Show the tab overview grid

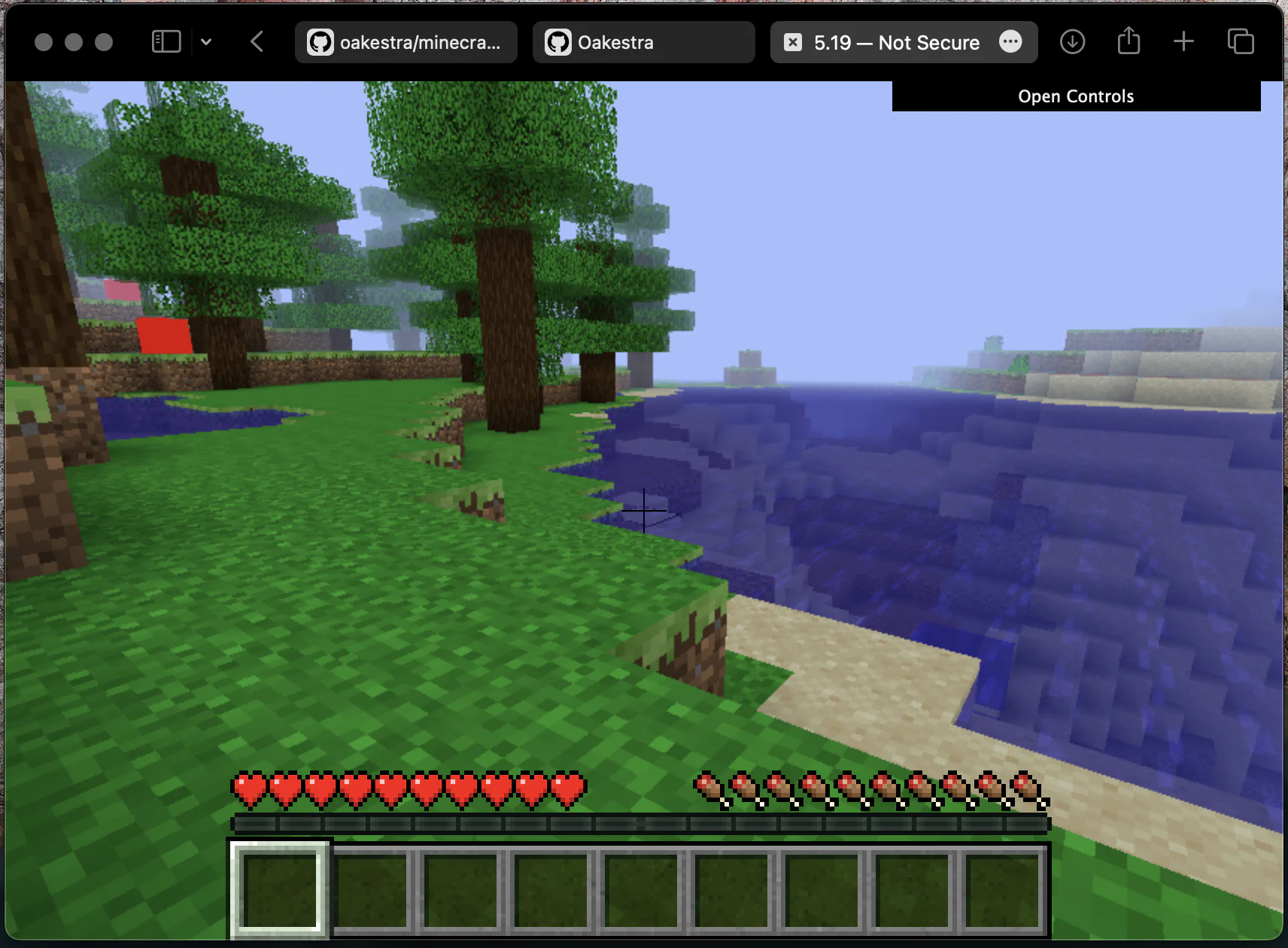[x=1239, y=41]
